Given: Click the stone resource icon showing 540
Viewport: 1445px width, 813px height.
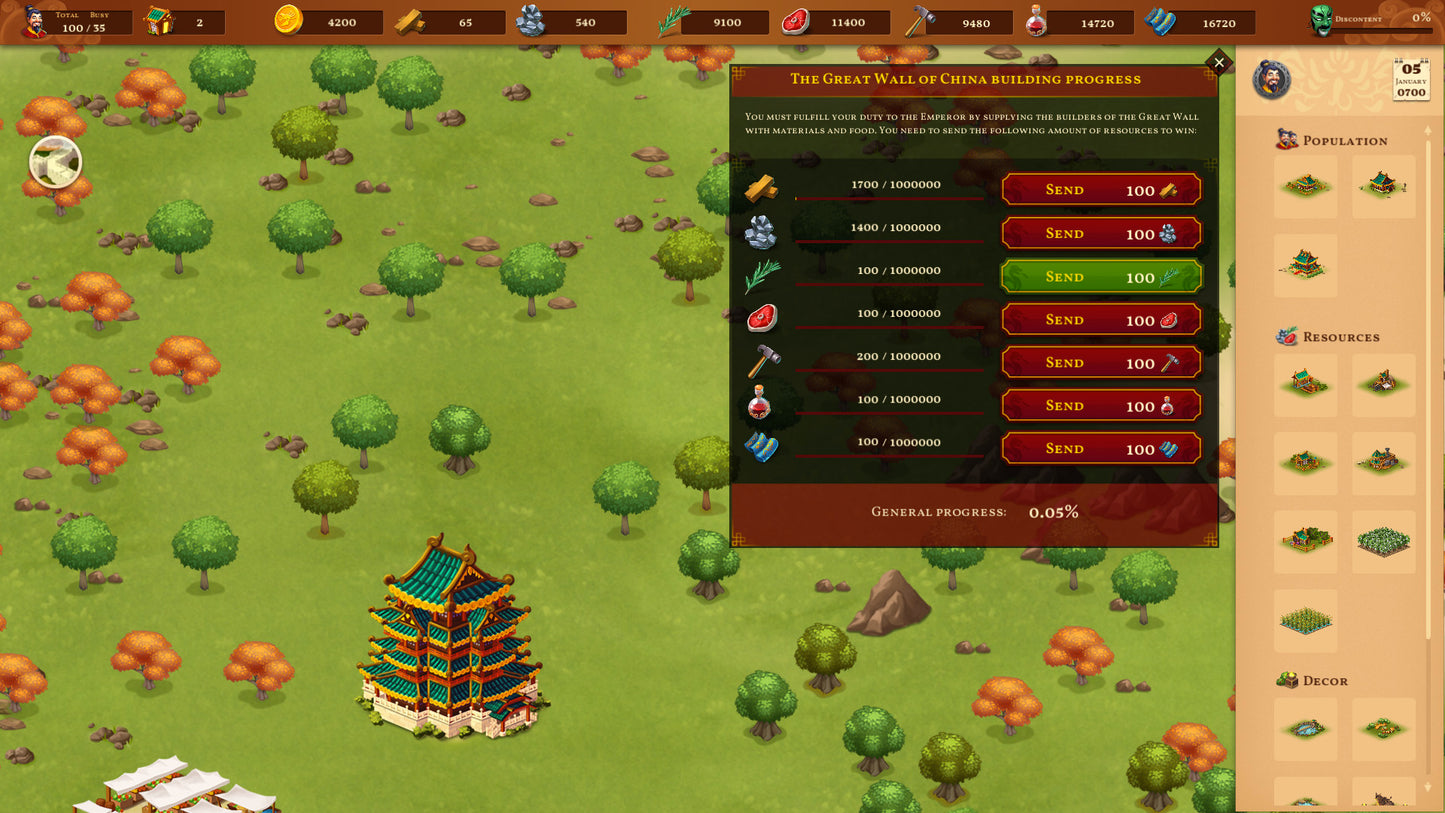Looking at the screenshot, I should point(532,21).
